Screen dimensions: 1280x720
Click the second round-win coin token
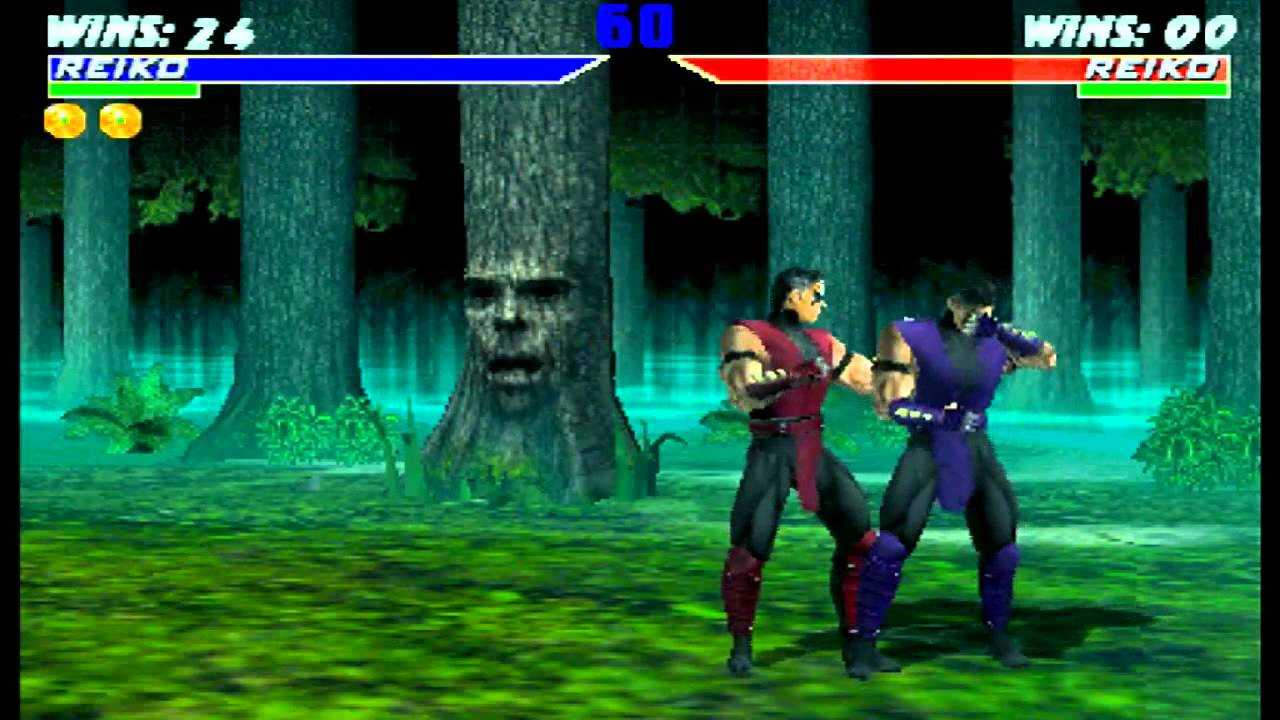(x=119, y=120)
